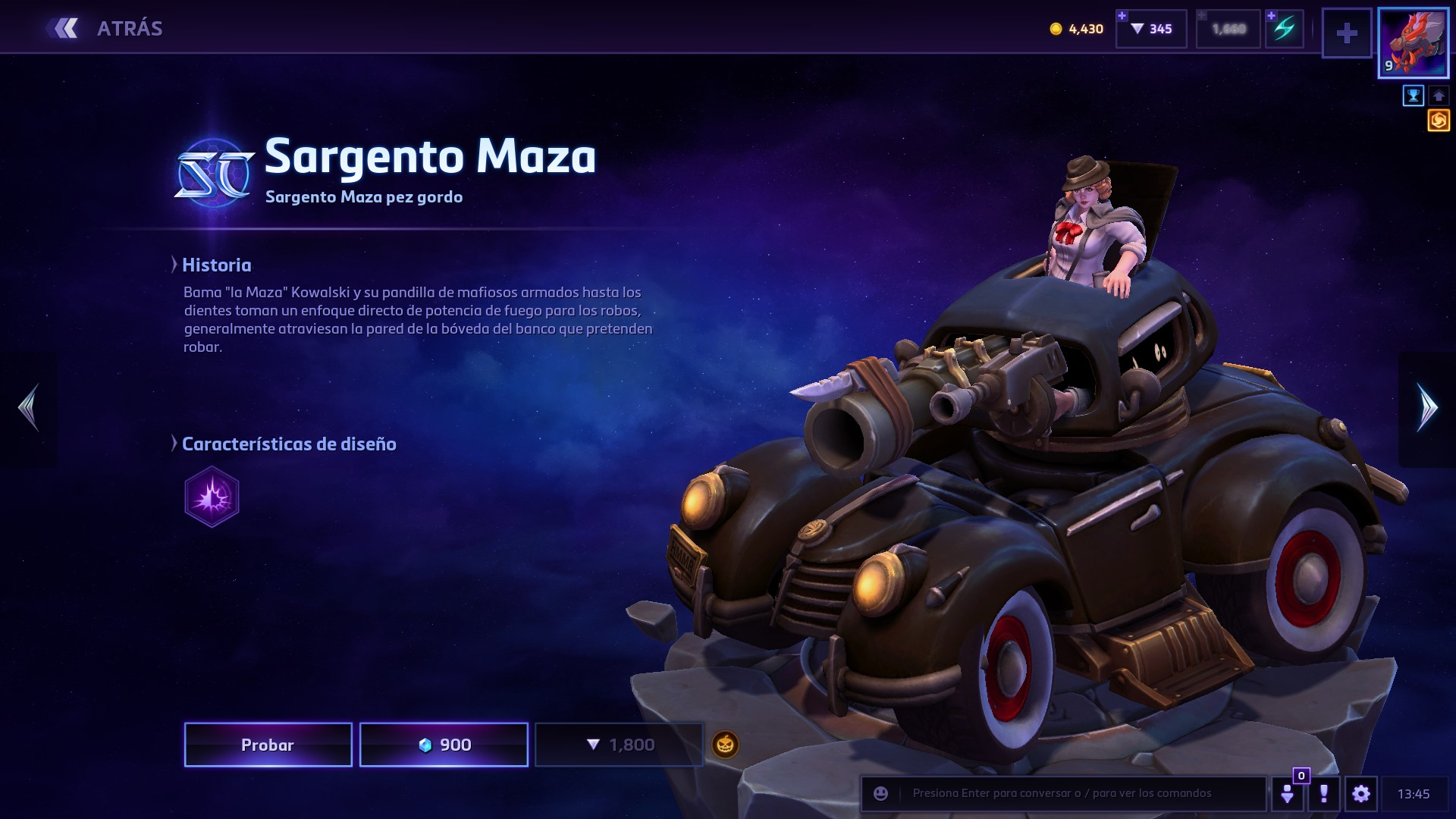Open the player profile portrait
The image size is (1456, 819).
point(1413,42)
